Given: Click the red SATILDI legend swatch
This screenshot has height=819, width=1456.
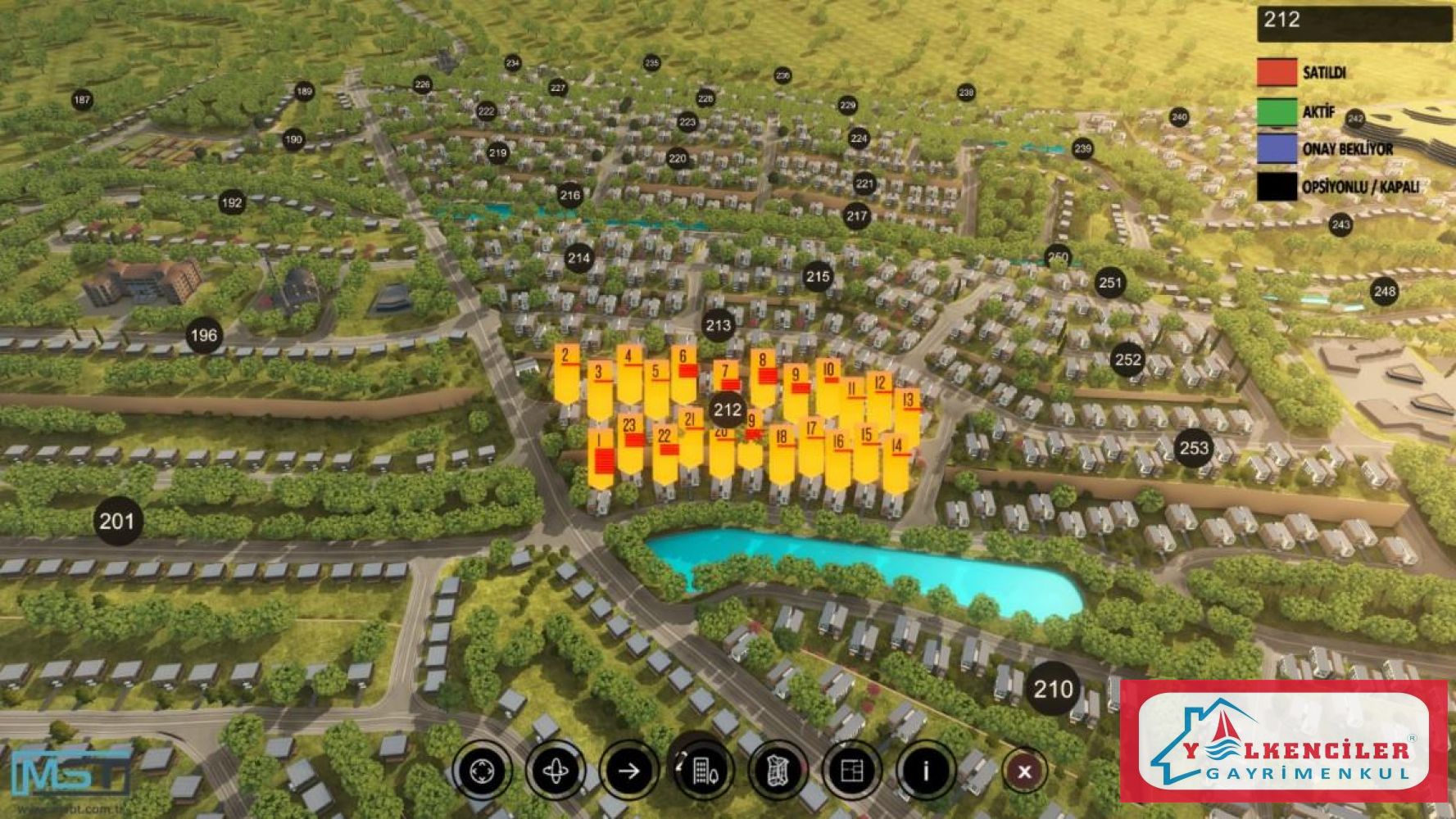Looking at the screenshot, I should (1277, 73).
